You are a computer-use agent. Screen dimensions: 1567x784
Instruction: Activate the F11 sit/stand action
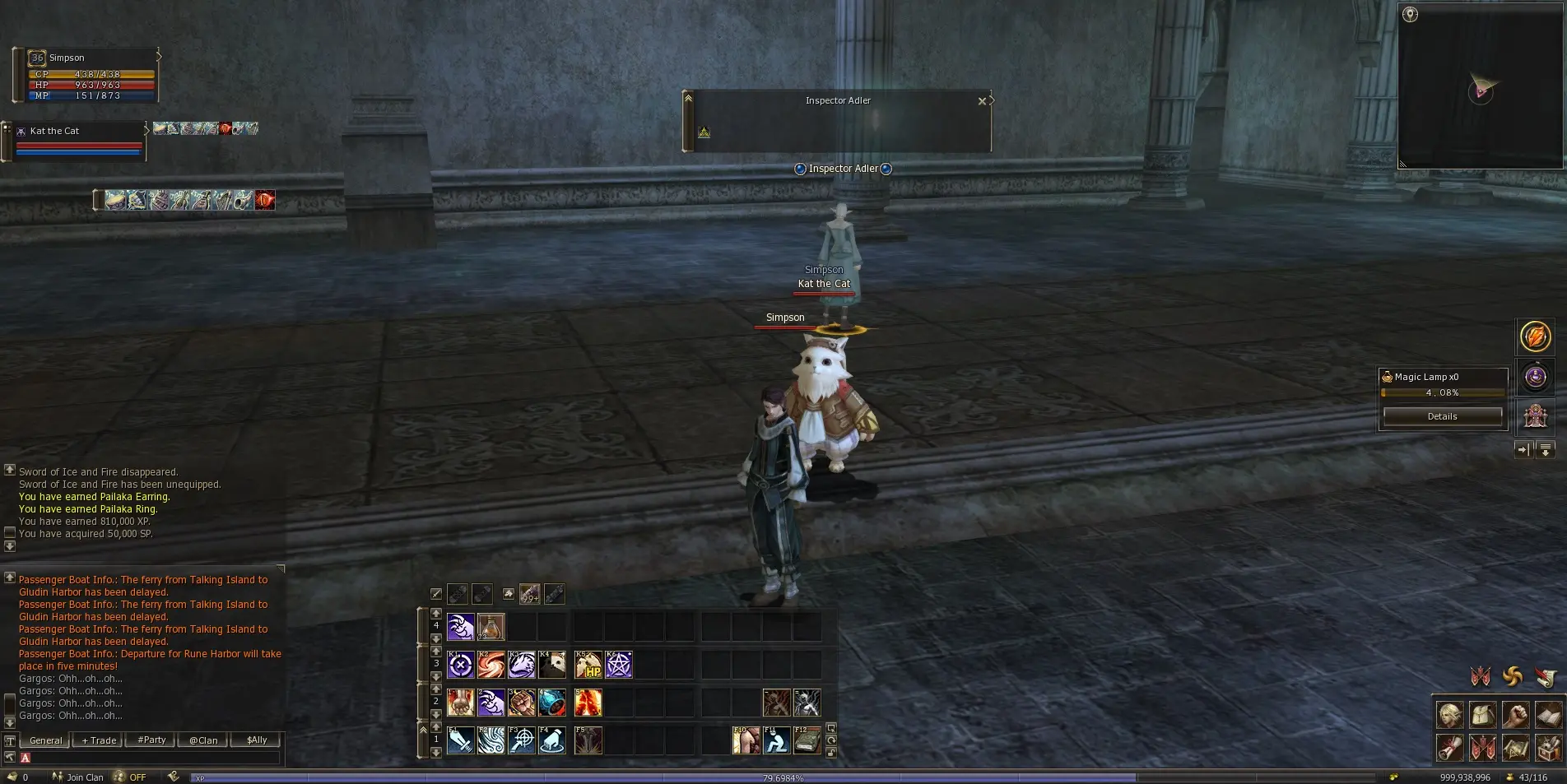click(x=776, y=740)
